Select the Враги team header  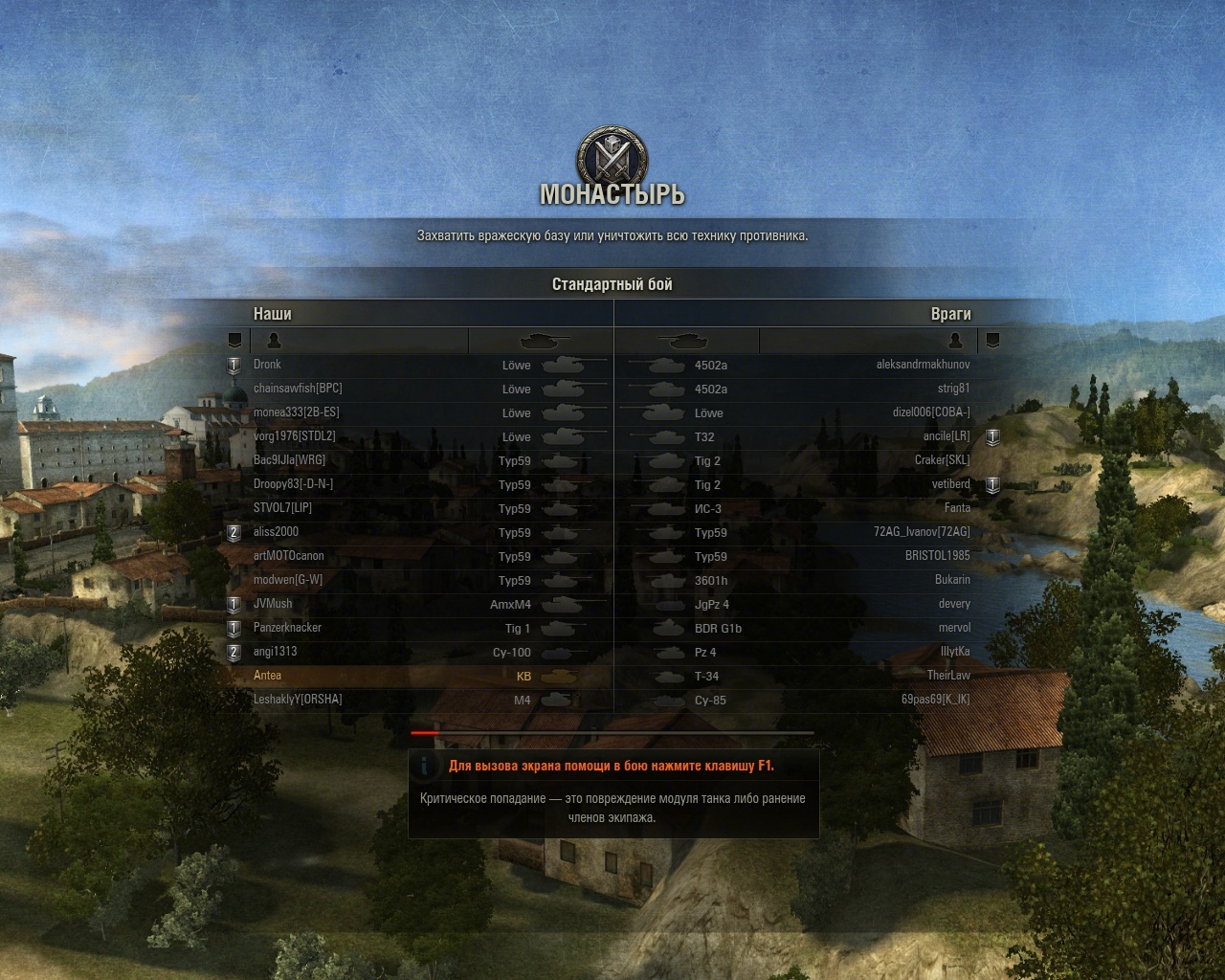coord(950,314)
